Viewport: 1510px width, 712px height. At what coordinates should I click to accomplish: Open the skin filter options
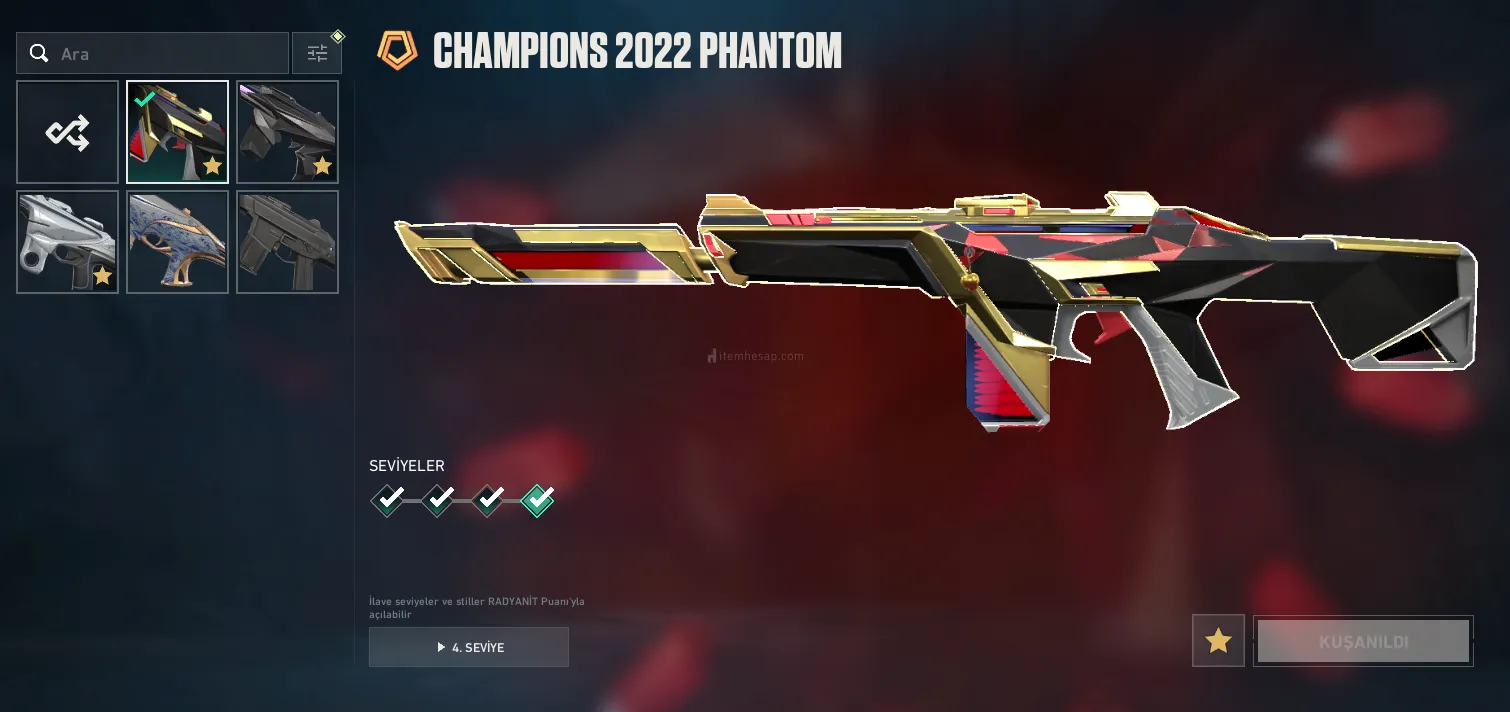(317, 54)
